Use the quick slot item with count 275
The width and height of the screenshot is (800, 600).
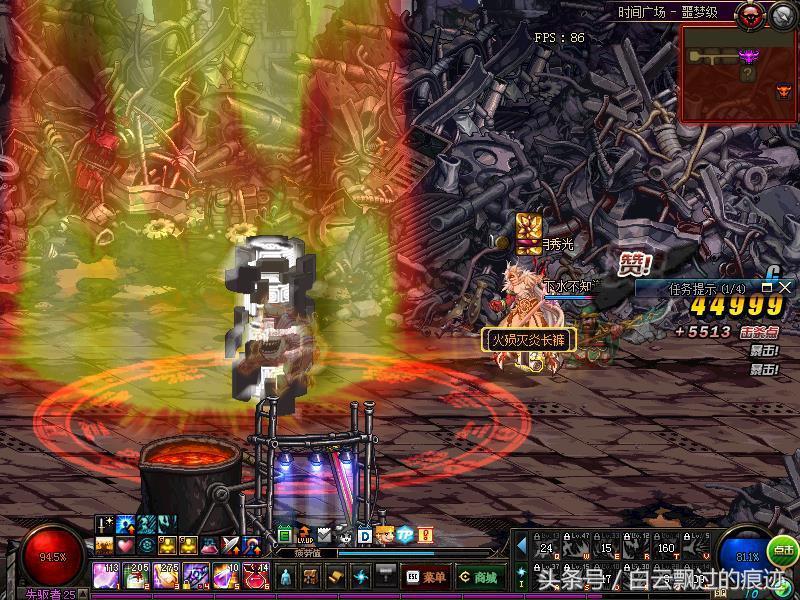pos(166,577)
